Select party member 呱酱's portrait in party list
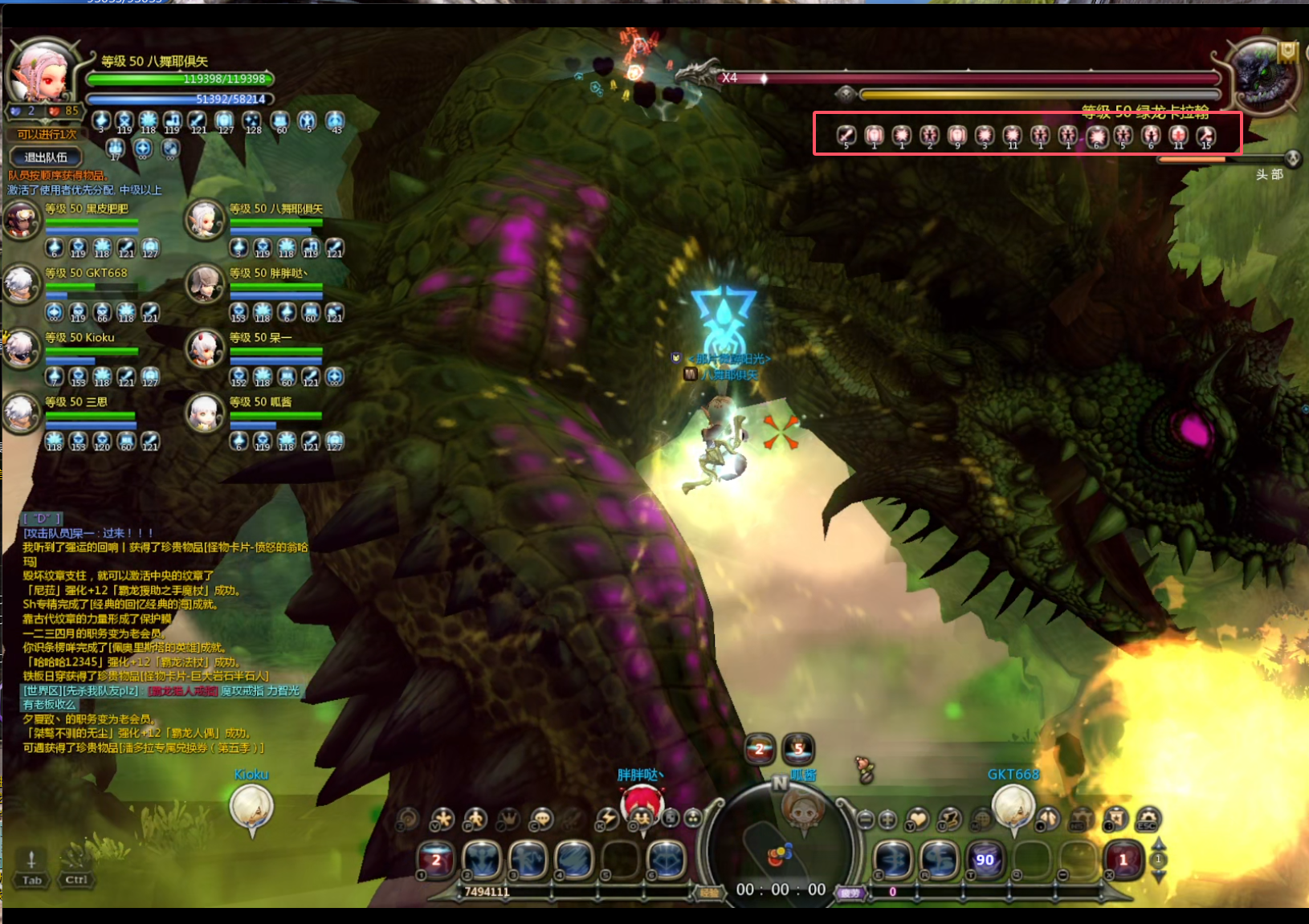Image resolution: width=1309 pixels, height=924 pixels. [206, 413]
